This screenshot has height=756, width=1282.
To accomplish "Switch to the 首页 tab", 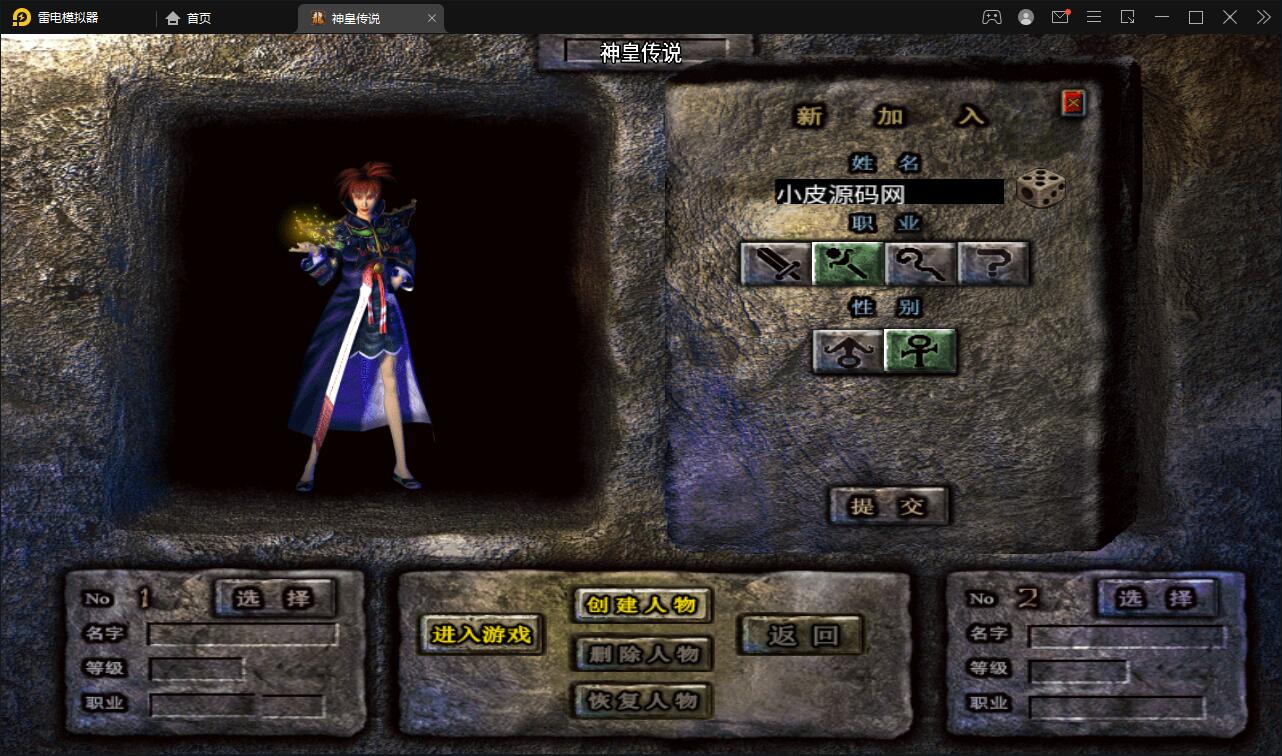I will tap(187, 17).
